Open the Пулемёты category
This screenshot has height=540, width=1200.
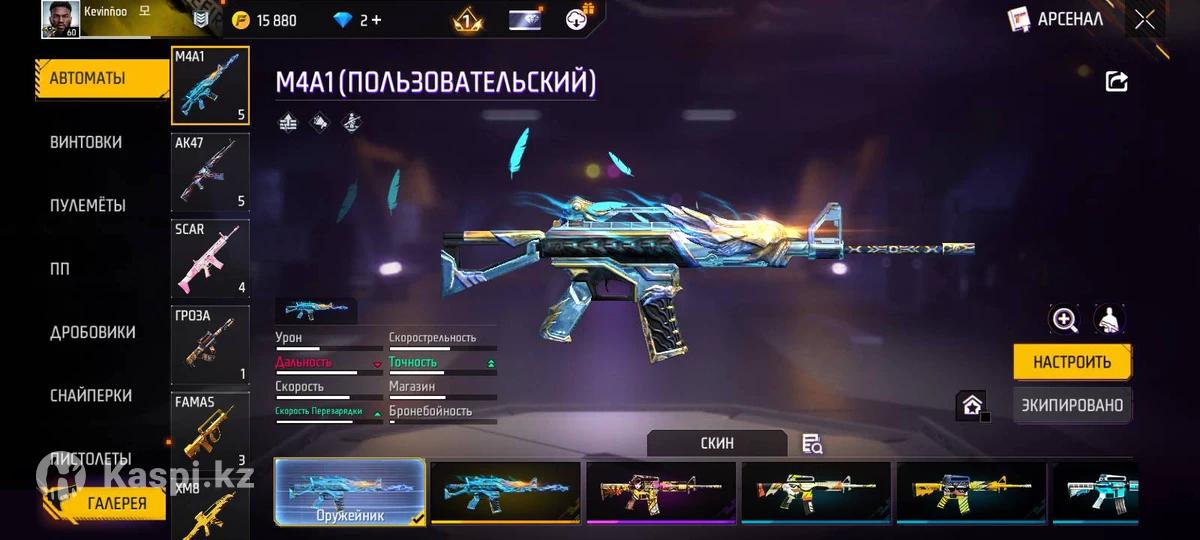coord(88,205)
